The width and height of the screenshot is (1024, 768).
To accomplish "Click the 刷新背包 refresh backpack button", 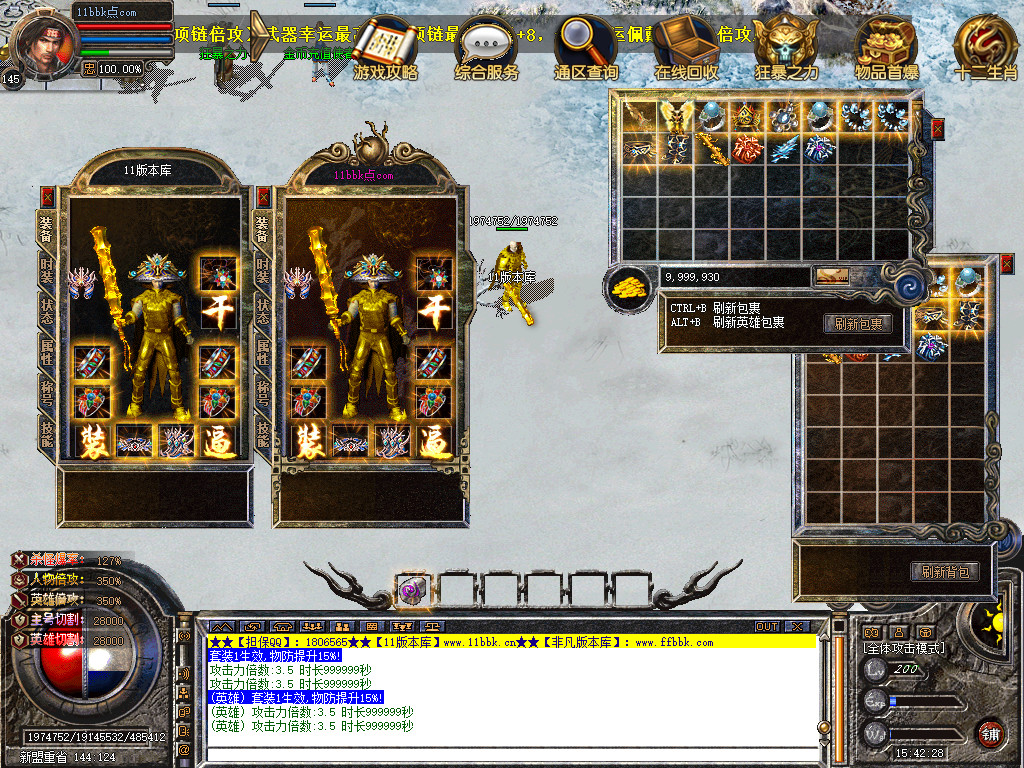I will (x=944, y=572).
